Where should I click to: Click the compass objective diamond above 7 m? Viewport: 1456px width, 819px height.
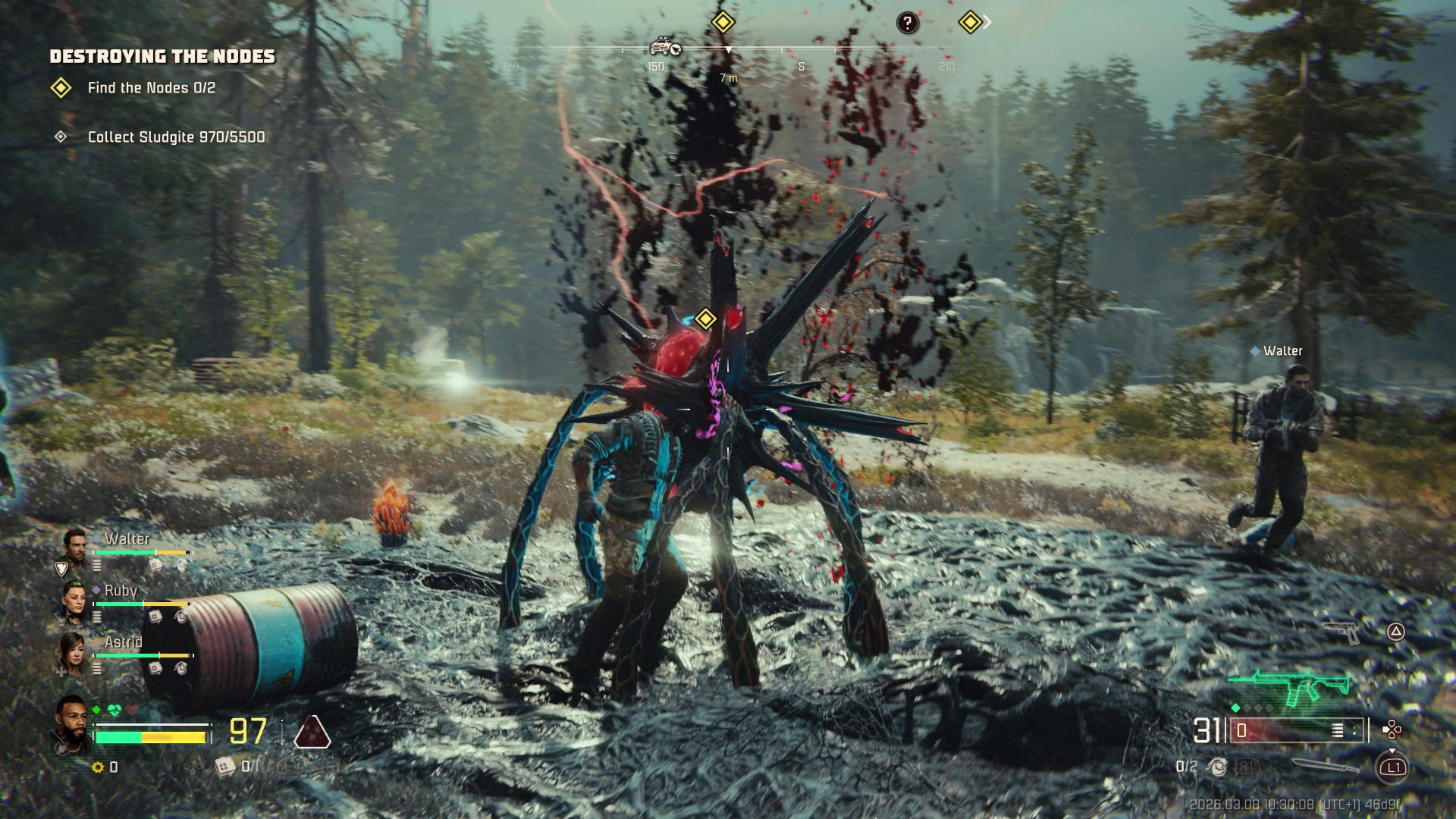[x=723, y=22]
